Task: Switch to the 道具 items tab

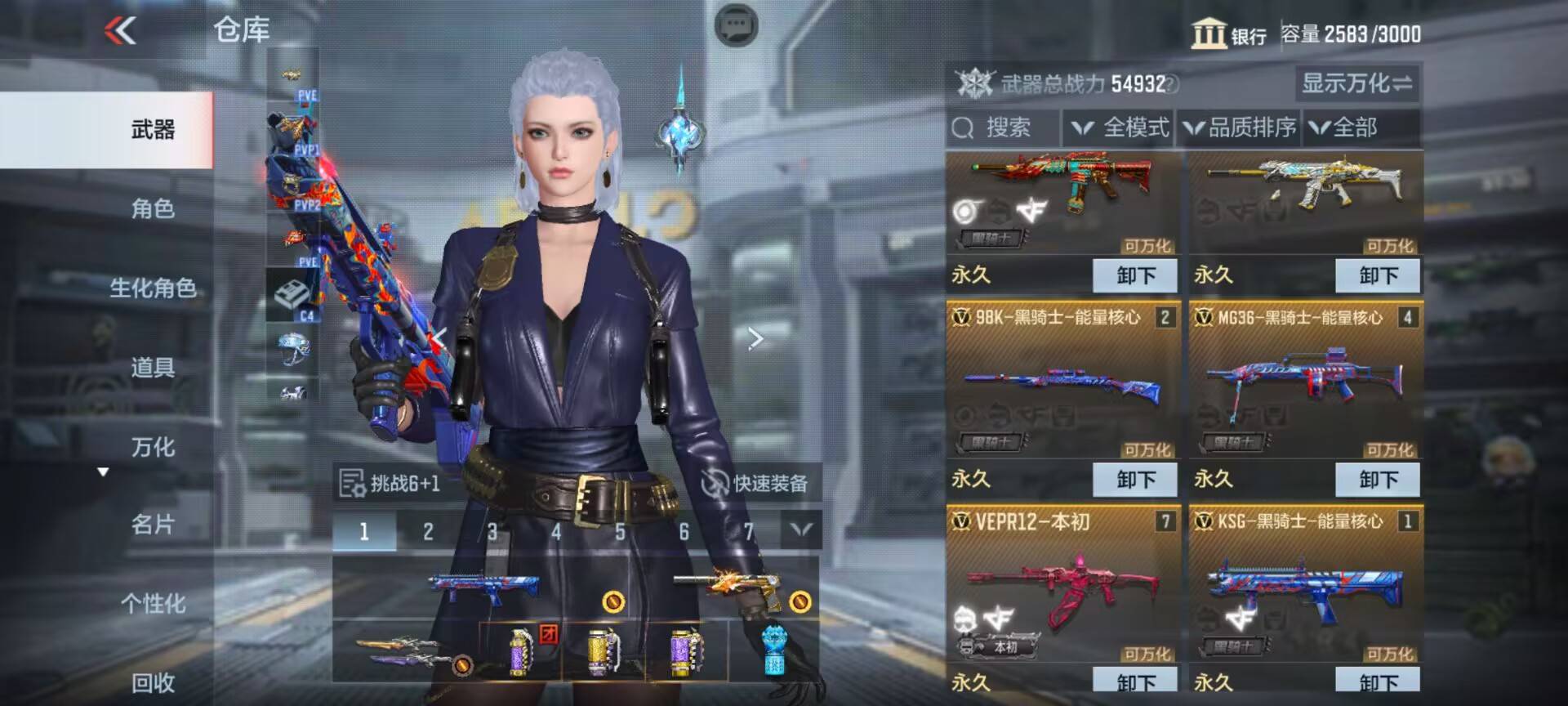Action: 153,368
